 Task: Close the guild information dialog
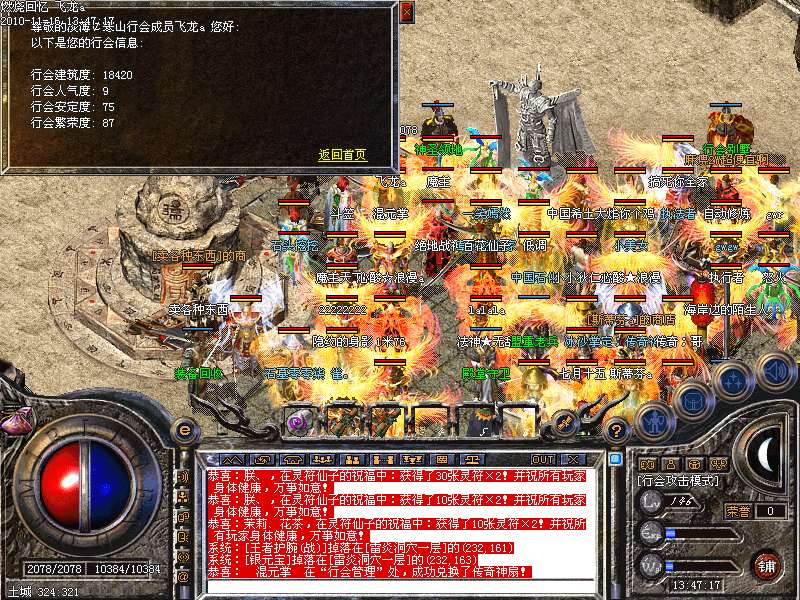point(406,13)
